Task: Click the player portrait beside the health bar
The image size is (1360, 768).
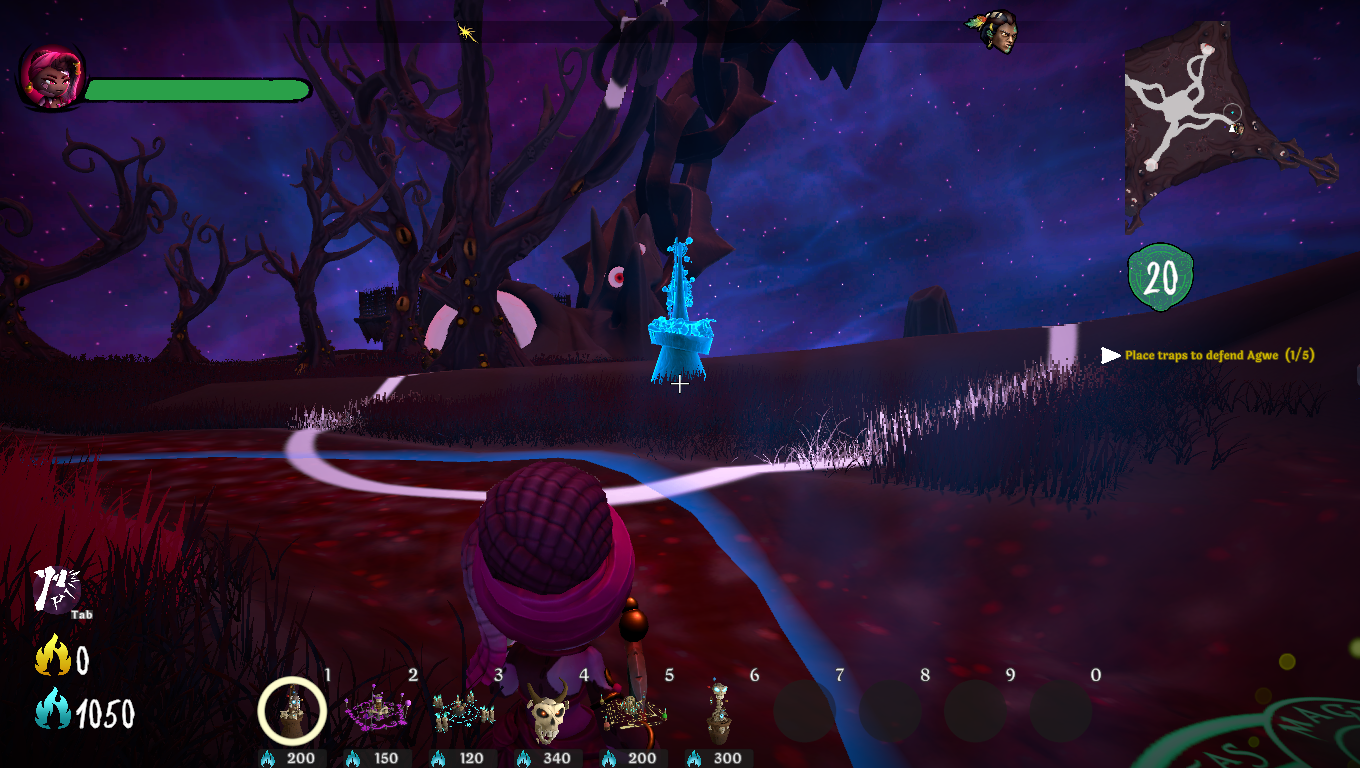Action: point(50,77)
